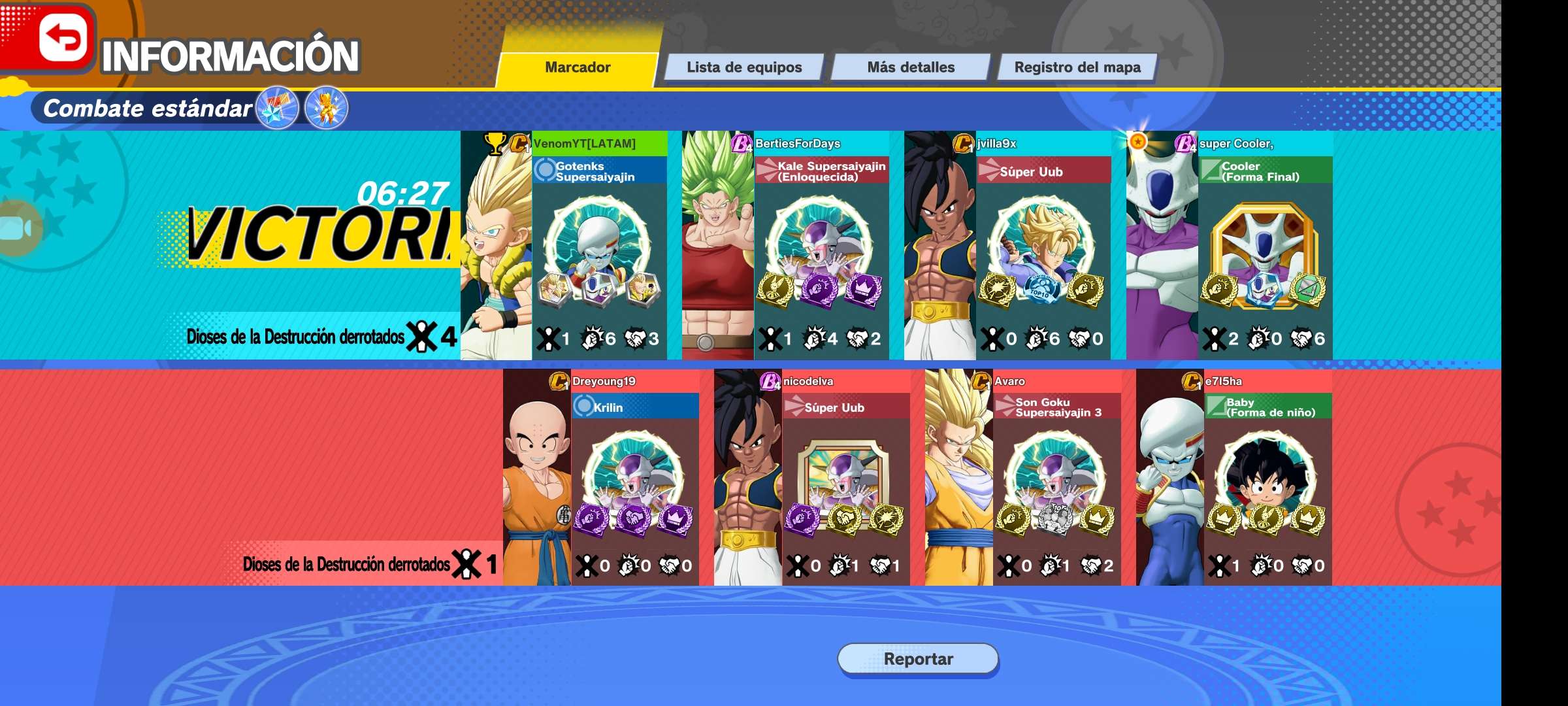
Task: Open Dreyoung19's Krilin player card
Action: [601, 478]
